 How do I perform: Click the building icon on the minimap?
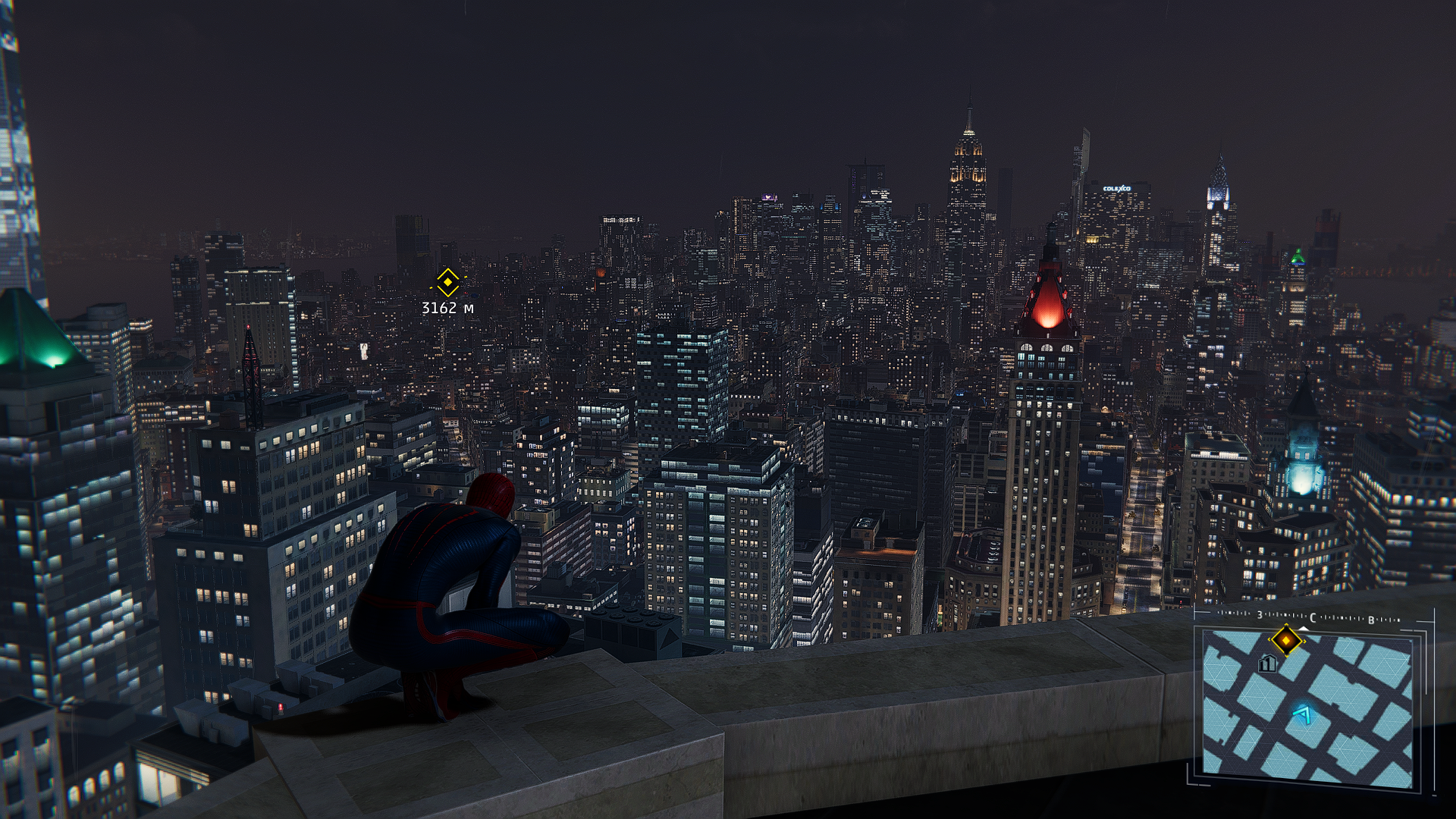pyautogui.click(x=1266, y=664)
